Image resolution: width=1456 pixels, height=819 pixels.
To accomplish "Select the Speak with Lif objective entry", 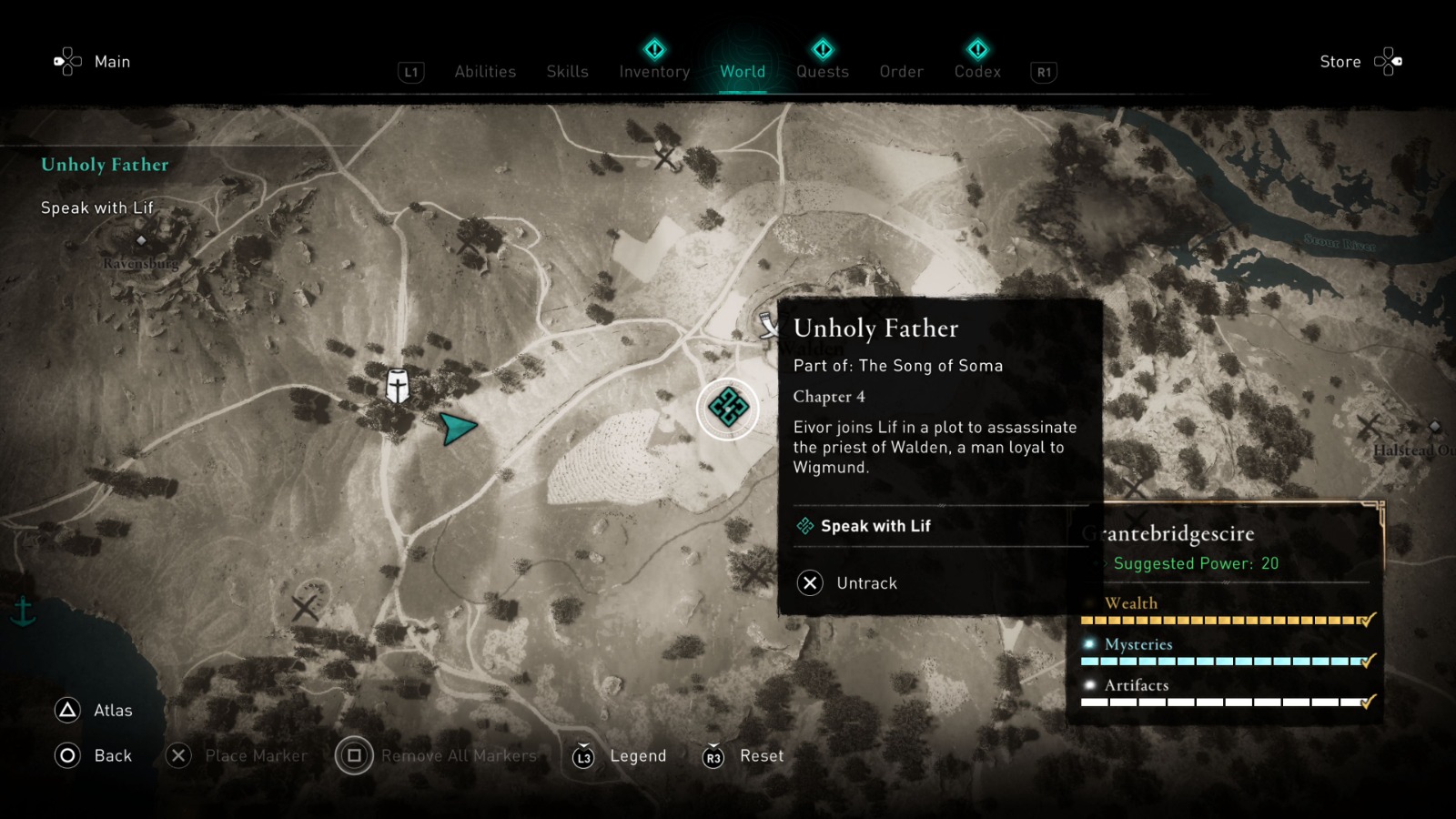I will (875, 525).
